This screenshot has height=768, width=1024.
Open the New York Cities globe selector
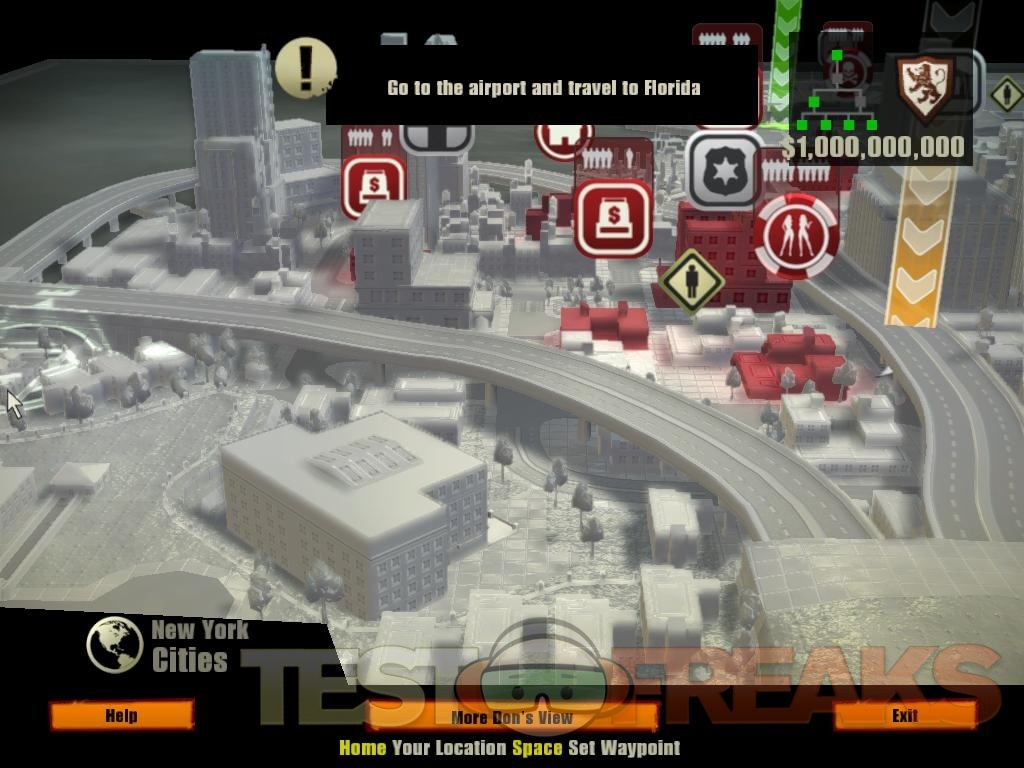tap(114, 644)
